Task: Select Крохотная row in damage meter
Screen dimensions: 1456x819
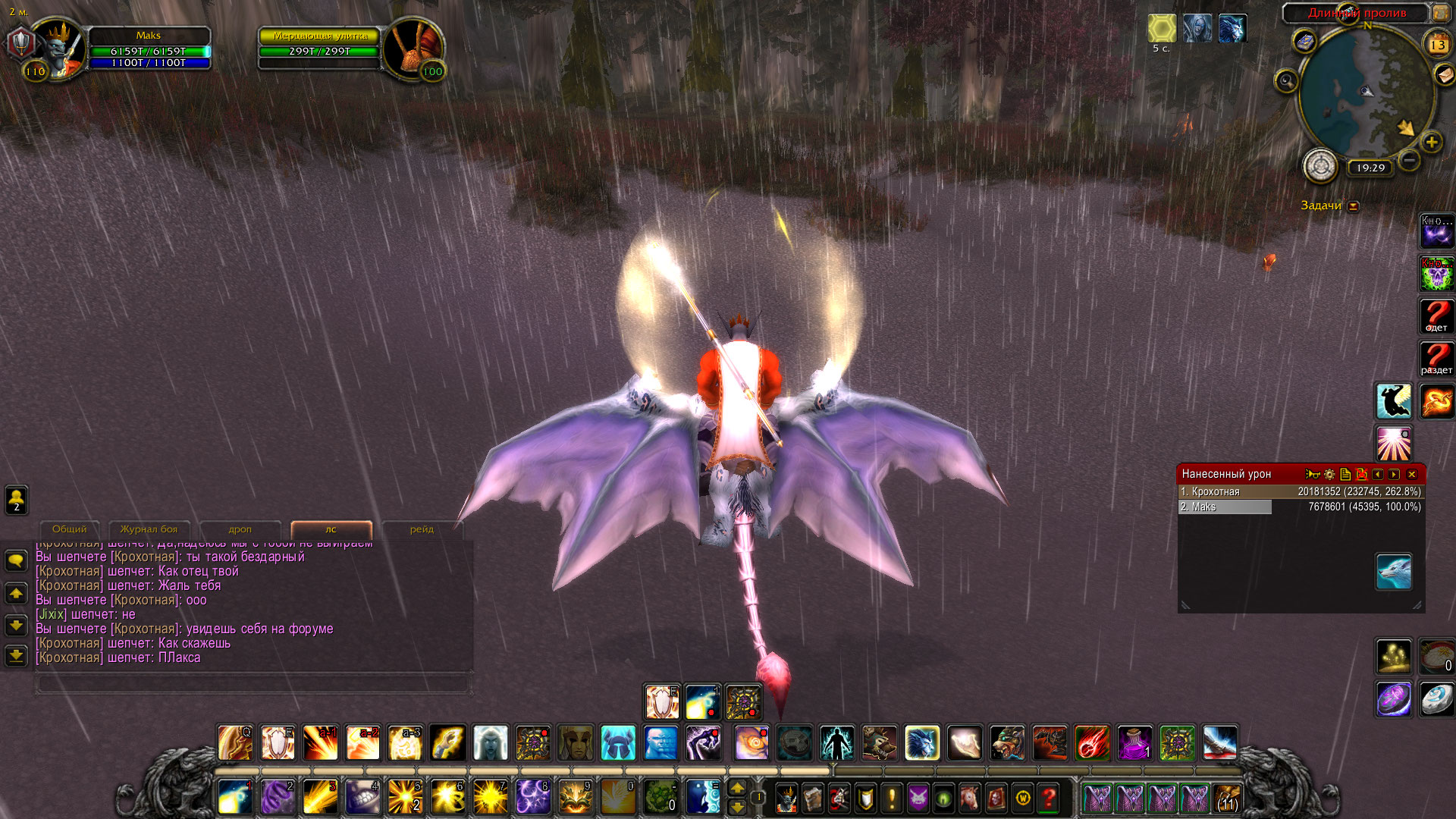Action: pyautogui.click(x=1300, y=491)
